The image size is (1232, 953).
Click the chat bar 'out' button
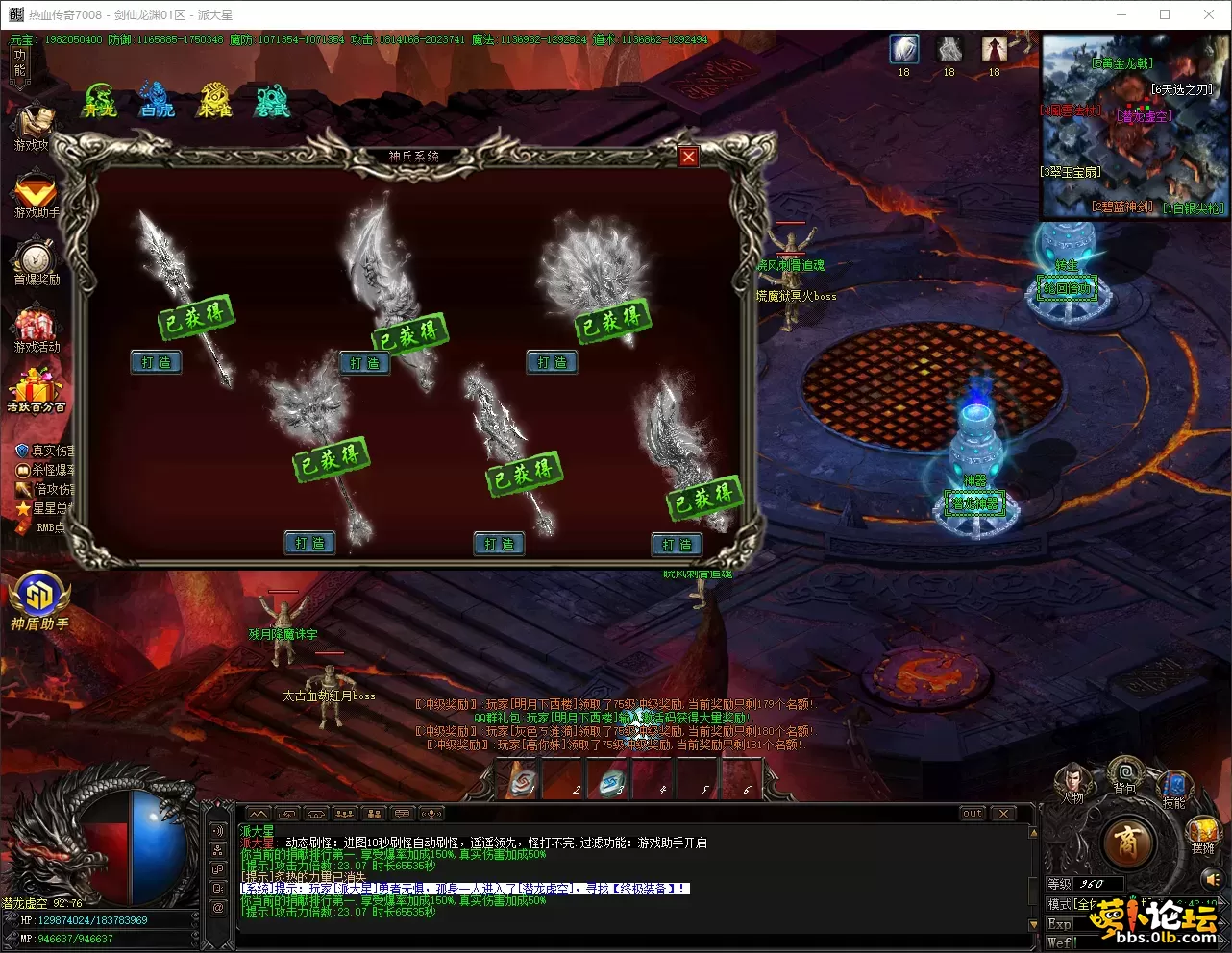[973, 814]
